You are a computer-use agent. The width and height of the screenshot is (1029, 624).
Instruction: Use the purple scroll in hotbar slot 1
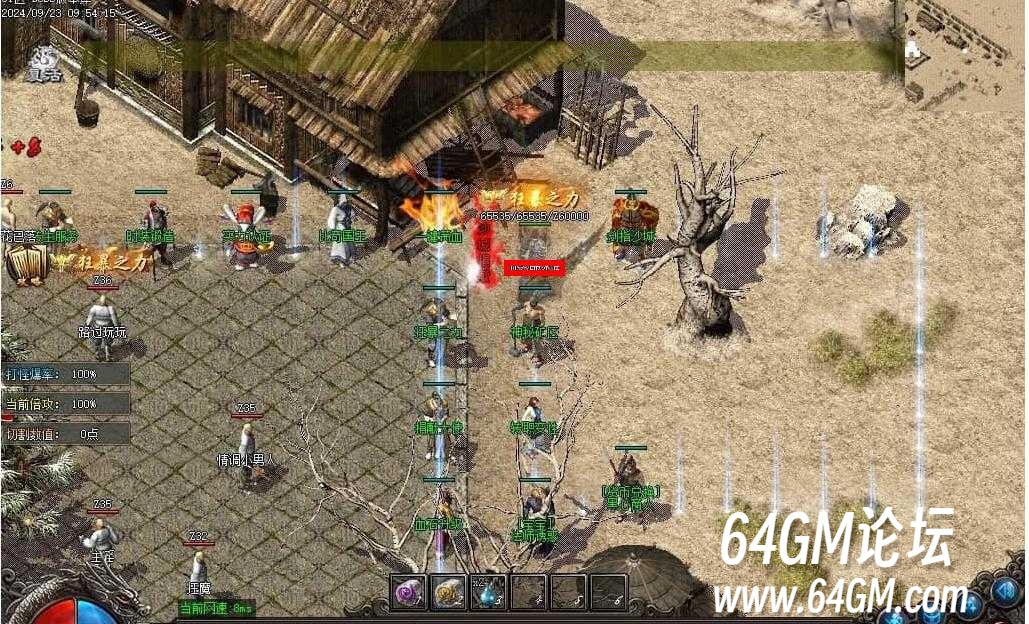(407, 592)
